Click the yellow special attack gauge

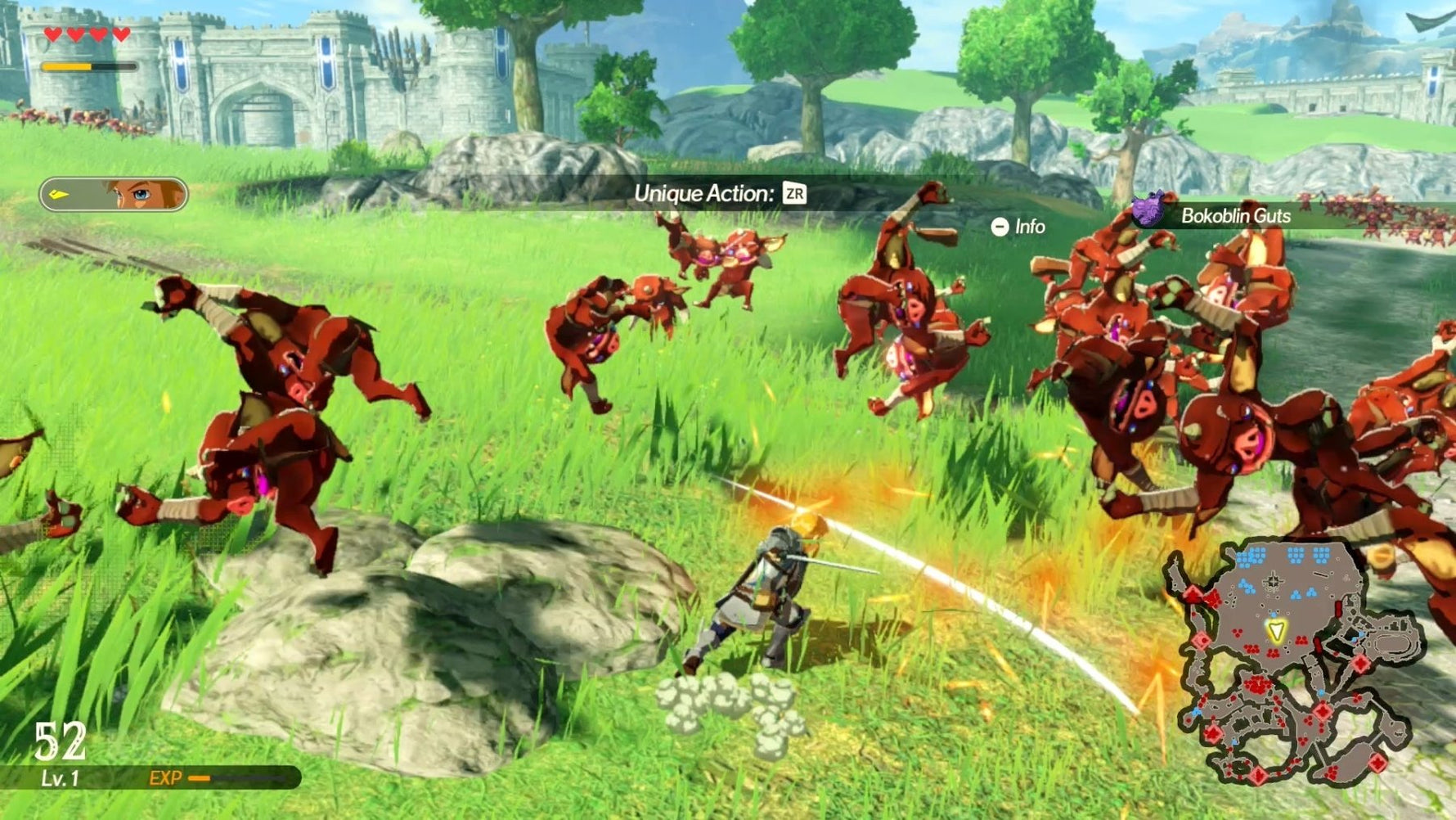[65, 65]
